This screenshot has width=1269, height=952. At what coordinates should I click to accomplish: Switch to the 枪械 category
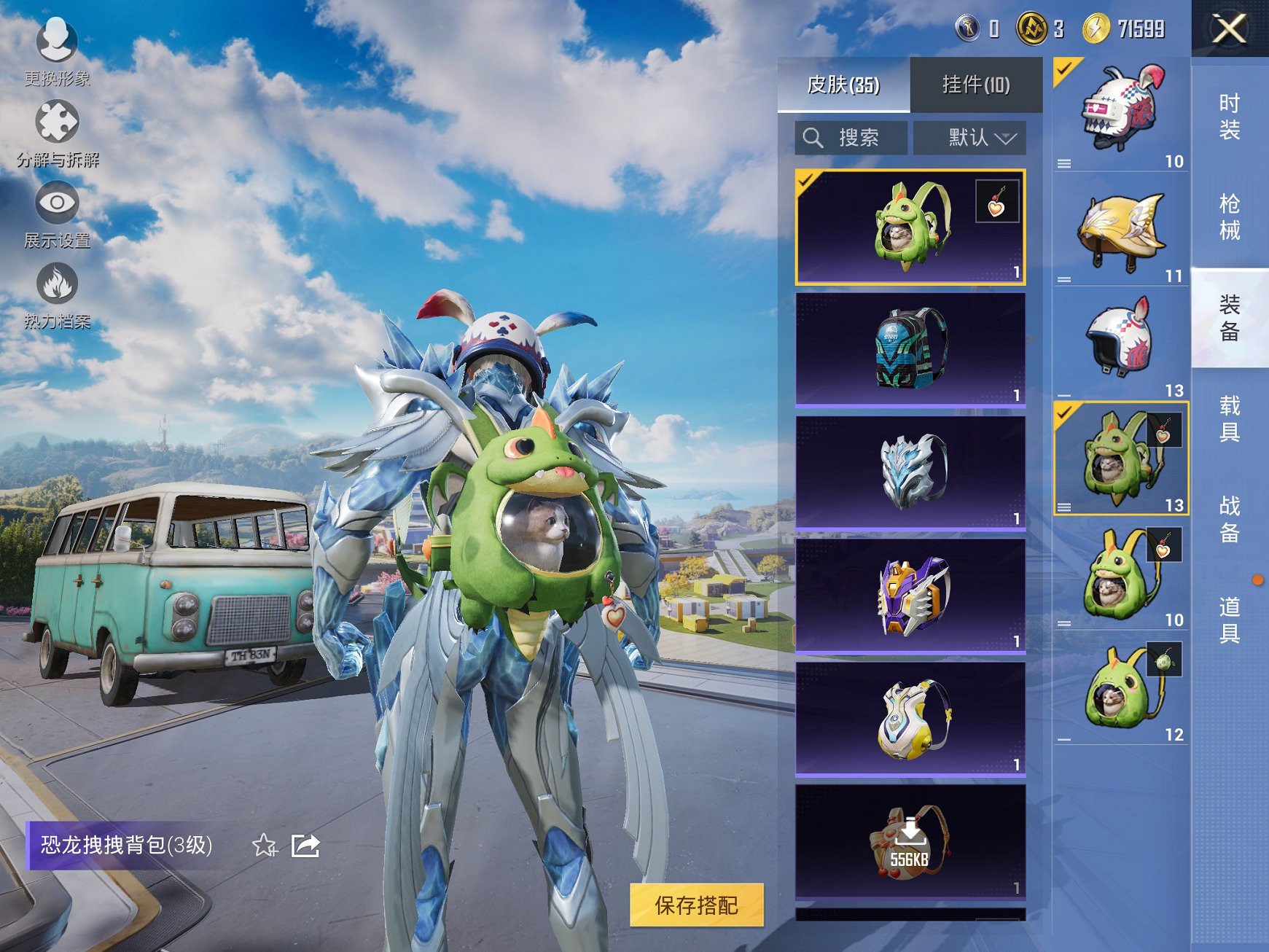(x=1230, y=216)
